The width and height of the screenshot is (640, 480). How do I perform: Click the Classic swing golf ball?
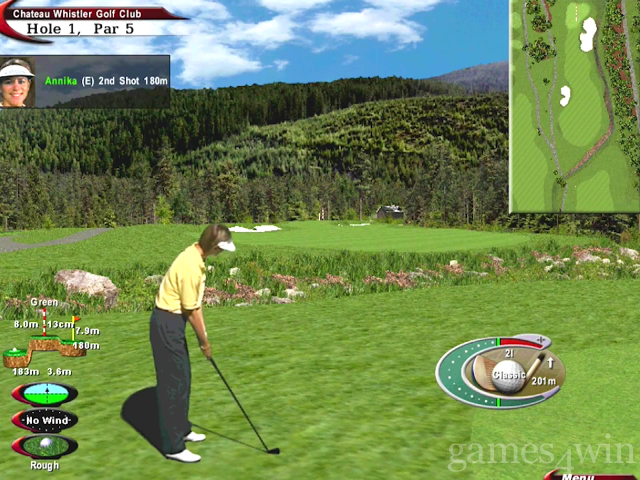508,378
